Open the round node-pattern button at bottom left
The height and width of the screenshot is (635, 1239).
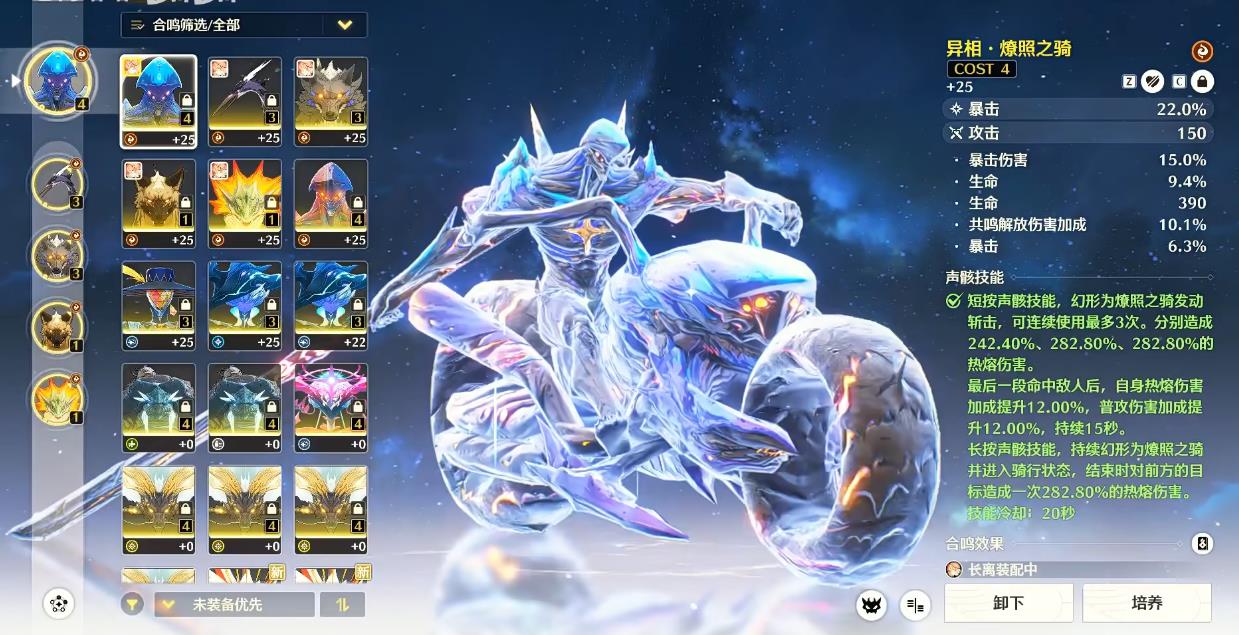pos(59,603)
